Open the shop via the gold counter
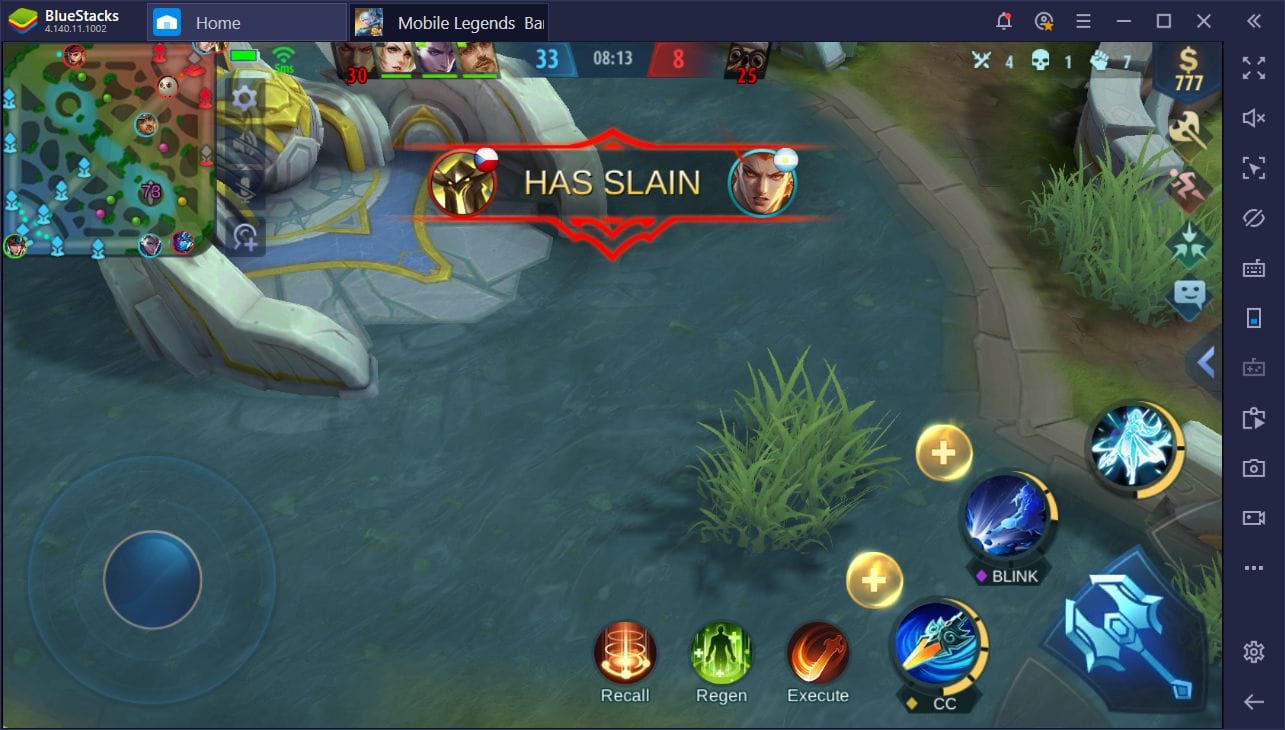Image resolution: width=1285 pixels, height=730 pixels. click(x=1188, y=72)
